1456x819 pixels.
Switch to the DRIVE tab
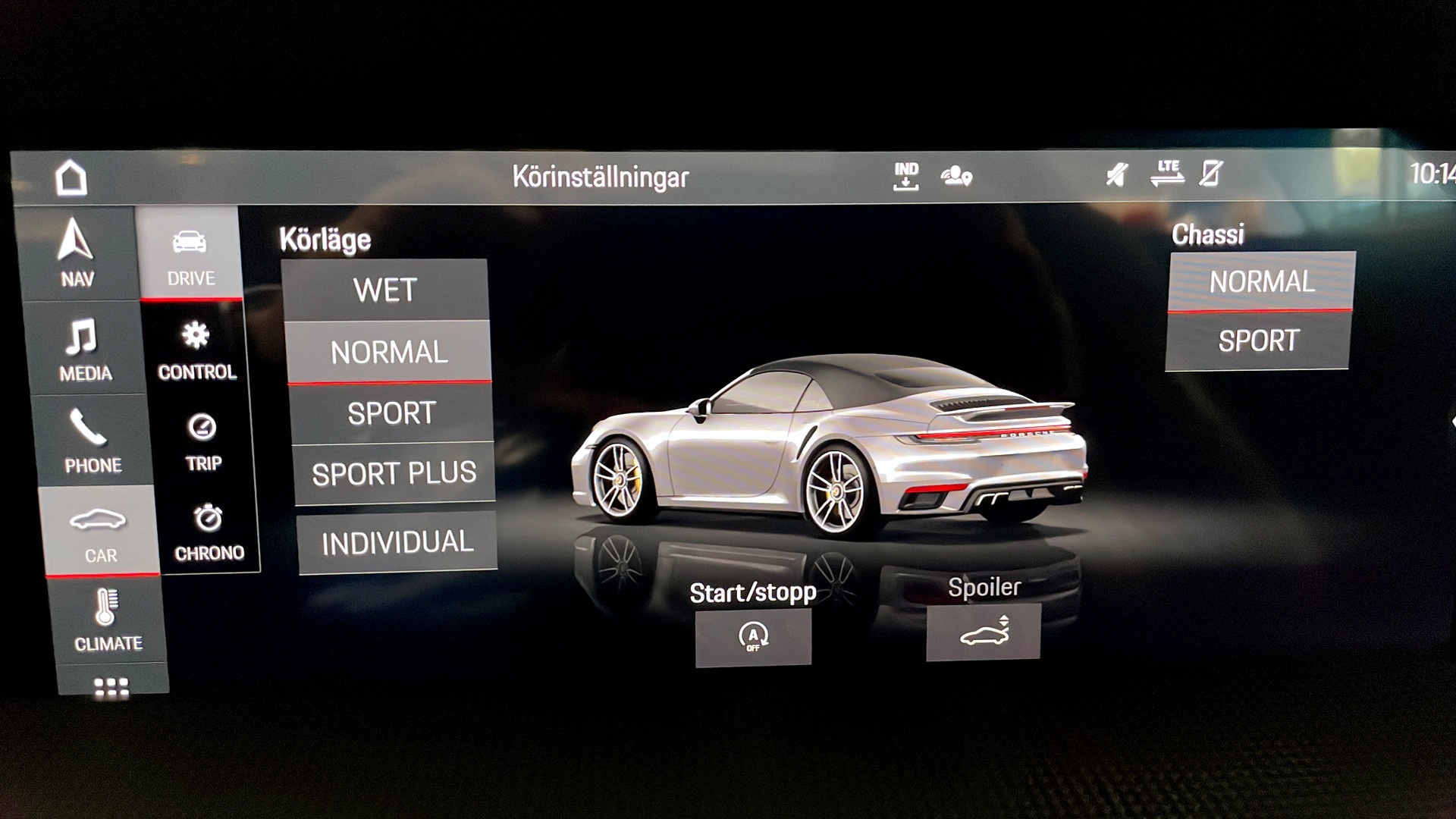190,255
